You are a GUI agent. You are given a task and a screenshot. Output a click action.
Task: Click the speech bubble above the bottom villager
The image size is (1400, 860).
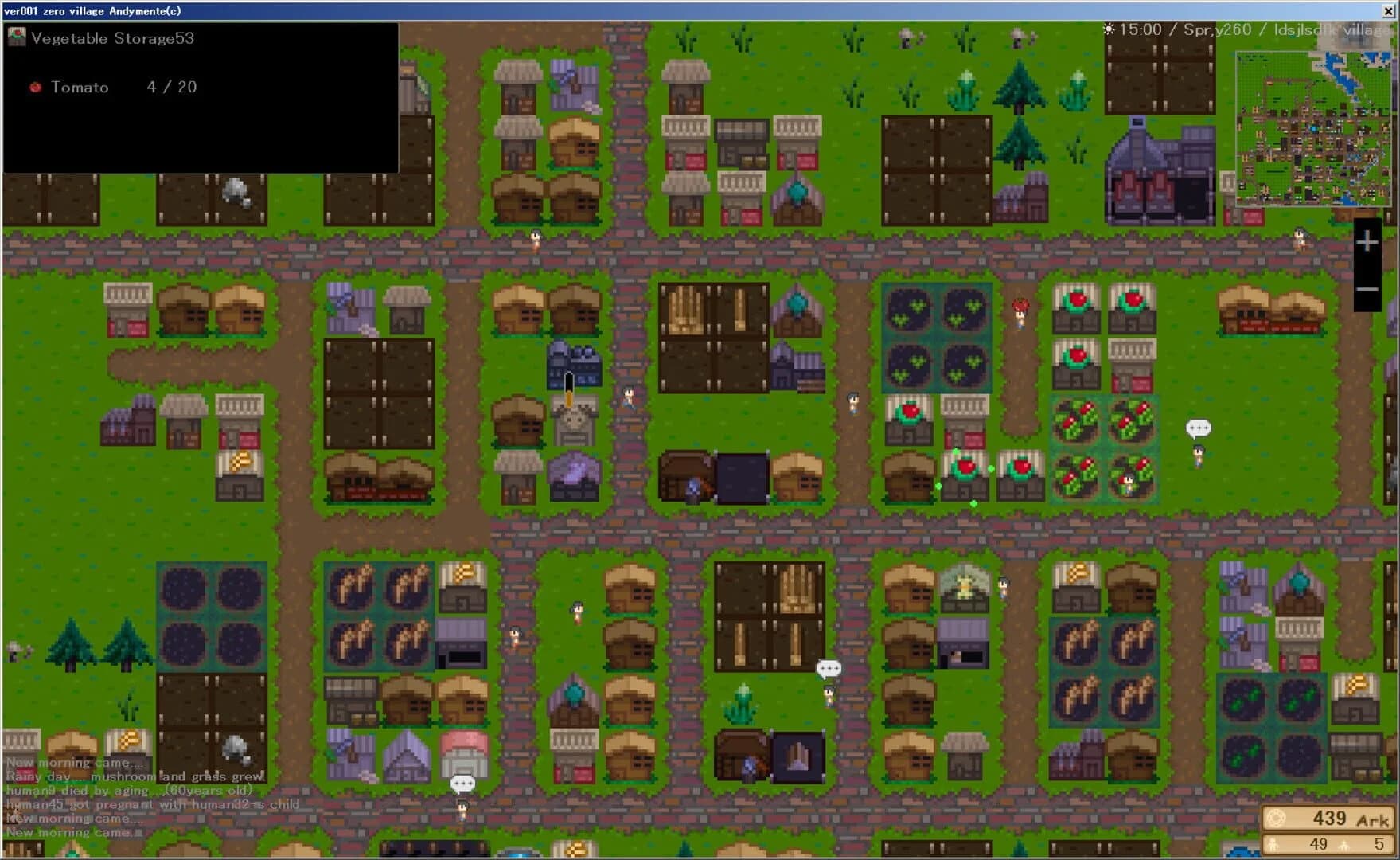click(462, 783)
